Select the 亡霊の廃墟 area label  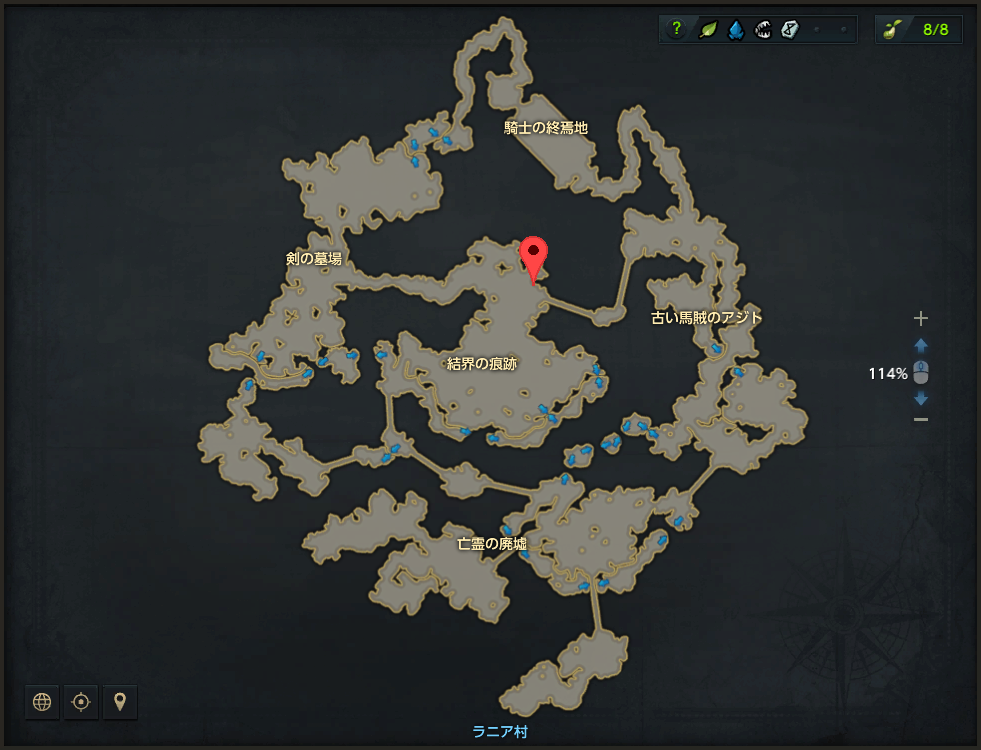pyautogui.click(x=492, y=544)
